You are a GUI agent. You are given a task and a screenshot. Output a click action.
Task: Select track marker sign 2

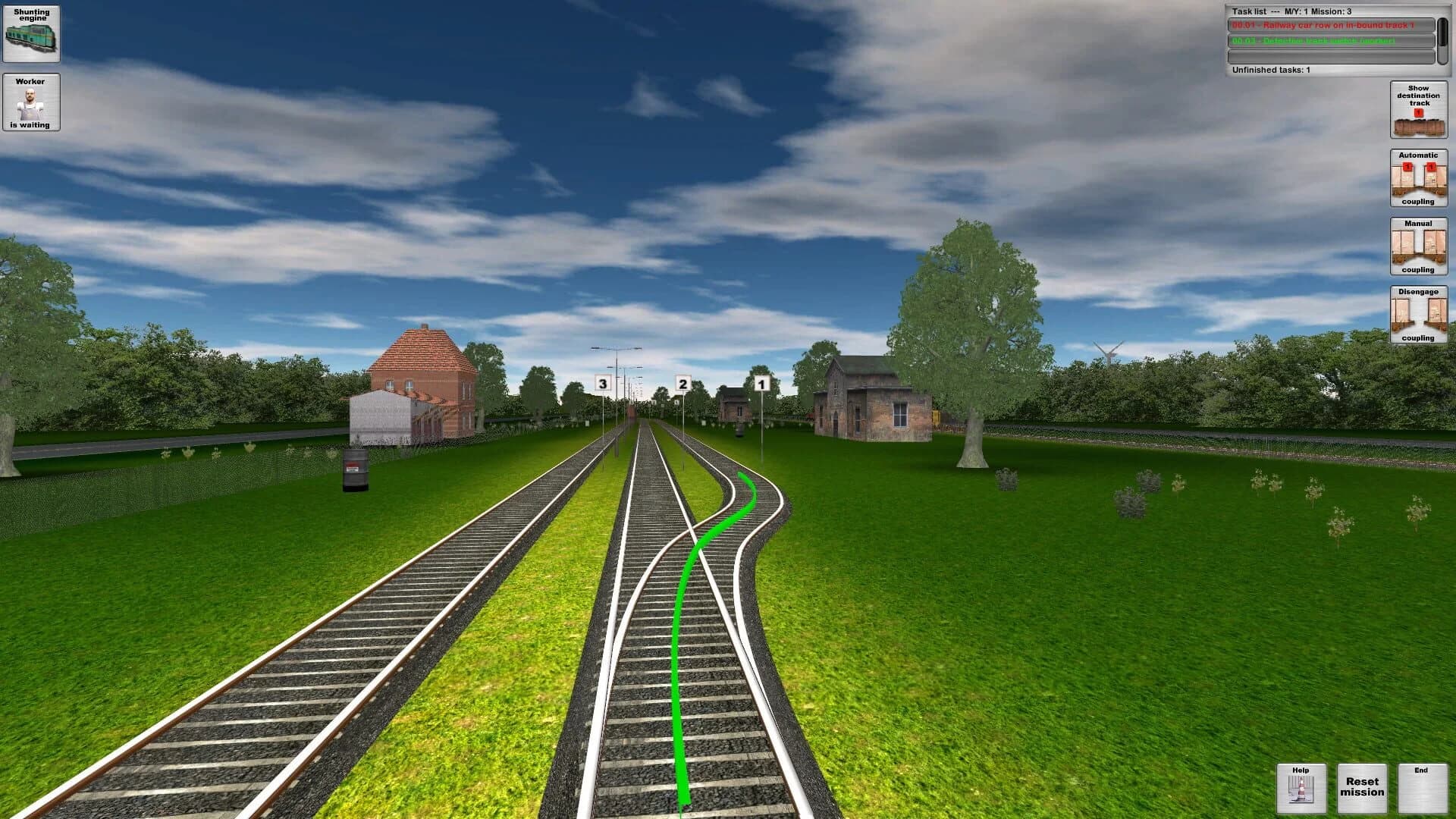(683, 383)
